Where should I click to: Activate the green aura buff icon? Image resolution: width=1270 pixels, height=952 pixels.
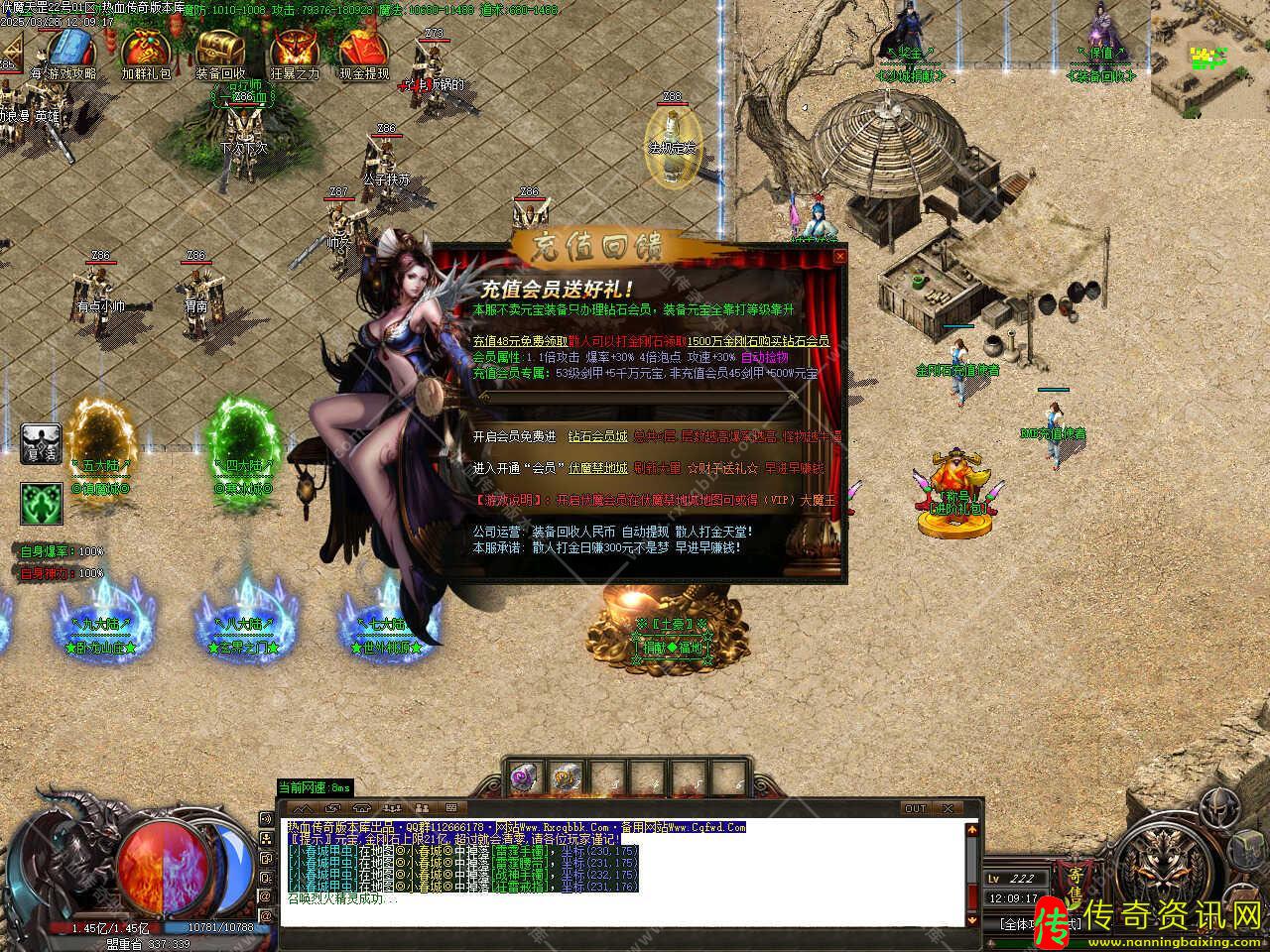41,503
